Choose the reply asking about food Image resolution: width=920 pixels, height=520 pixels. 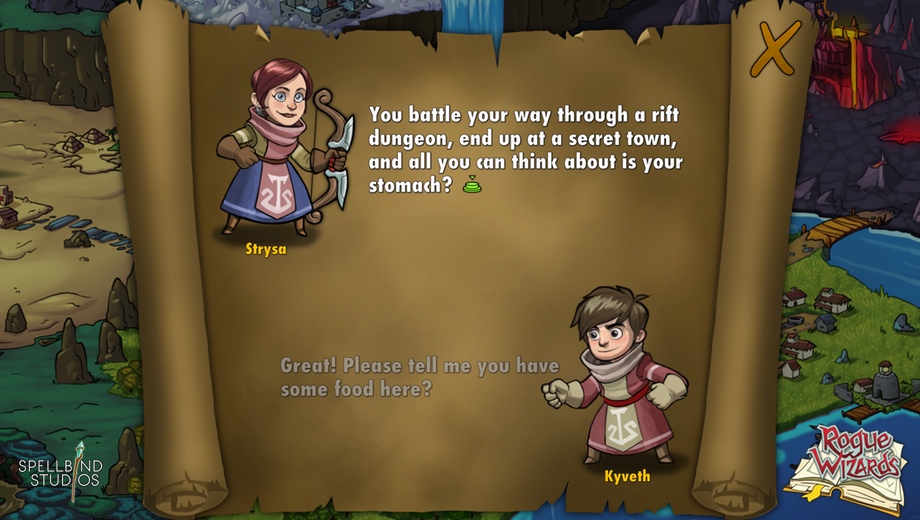(420, 377)
